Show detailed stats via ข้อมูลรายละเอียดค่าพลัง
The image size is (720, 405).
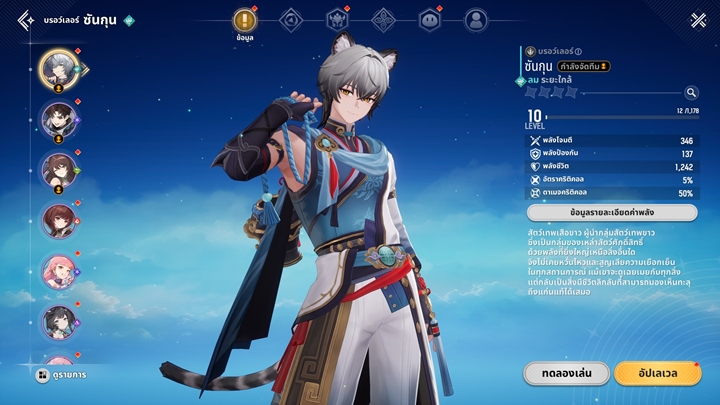click(611, 213)
